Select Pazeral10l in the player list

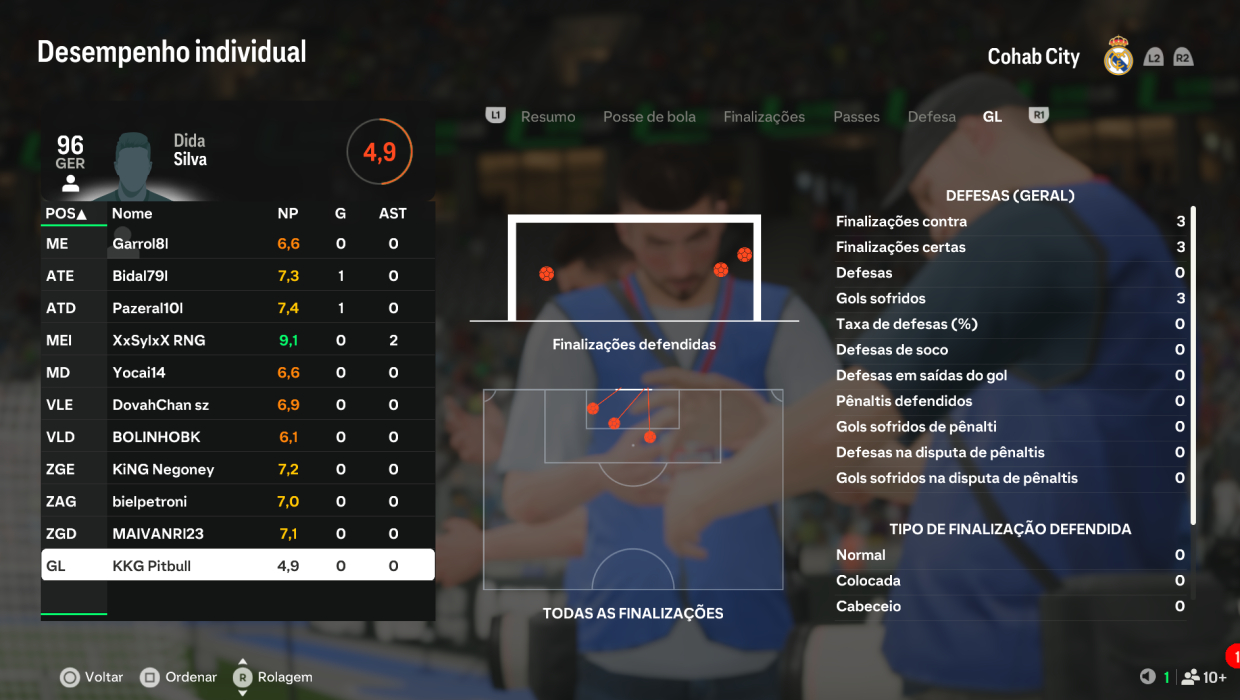pos(238,308)
